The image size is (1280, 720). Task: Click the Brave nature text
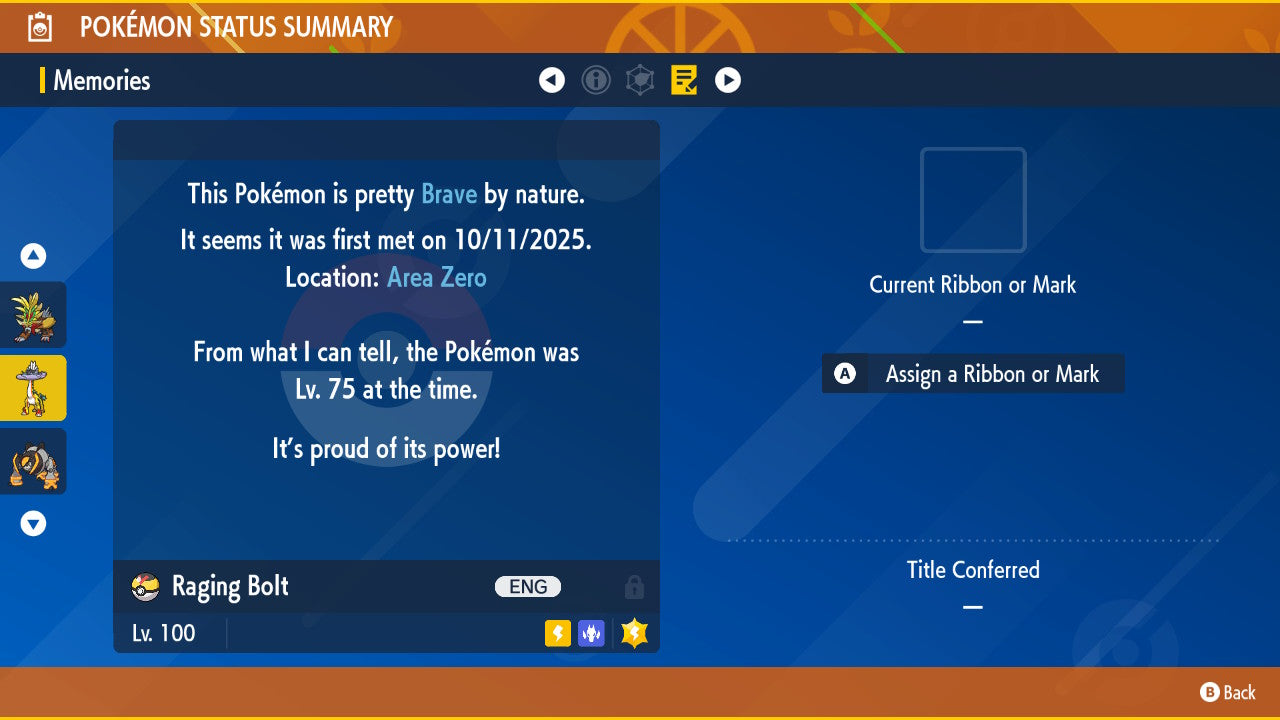pos(449,194)
